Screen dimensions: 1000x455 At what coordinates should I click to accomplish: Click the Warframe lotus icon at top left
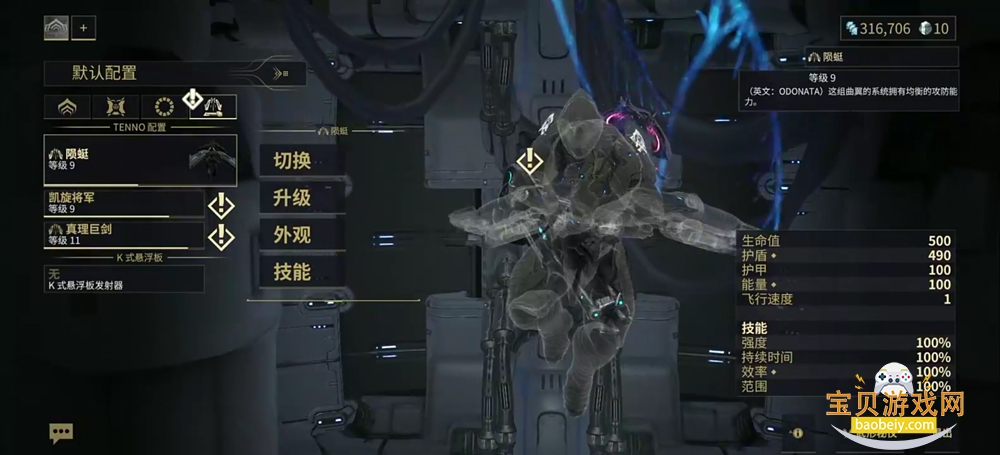(56, 28)
